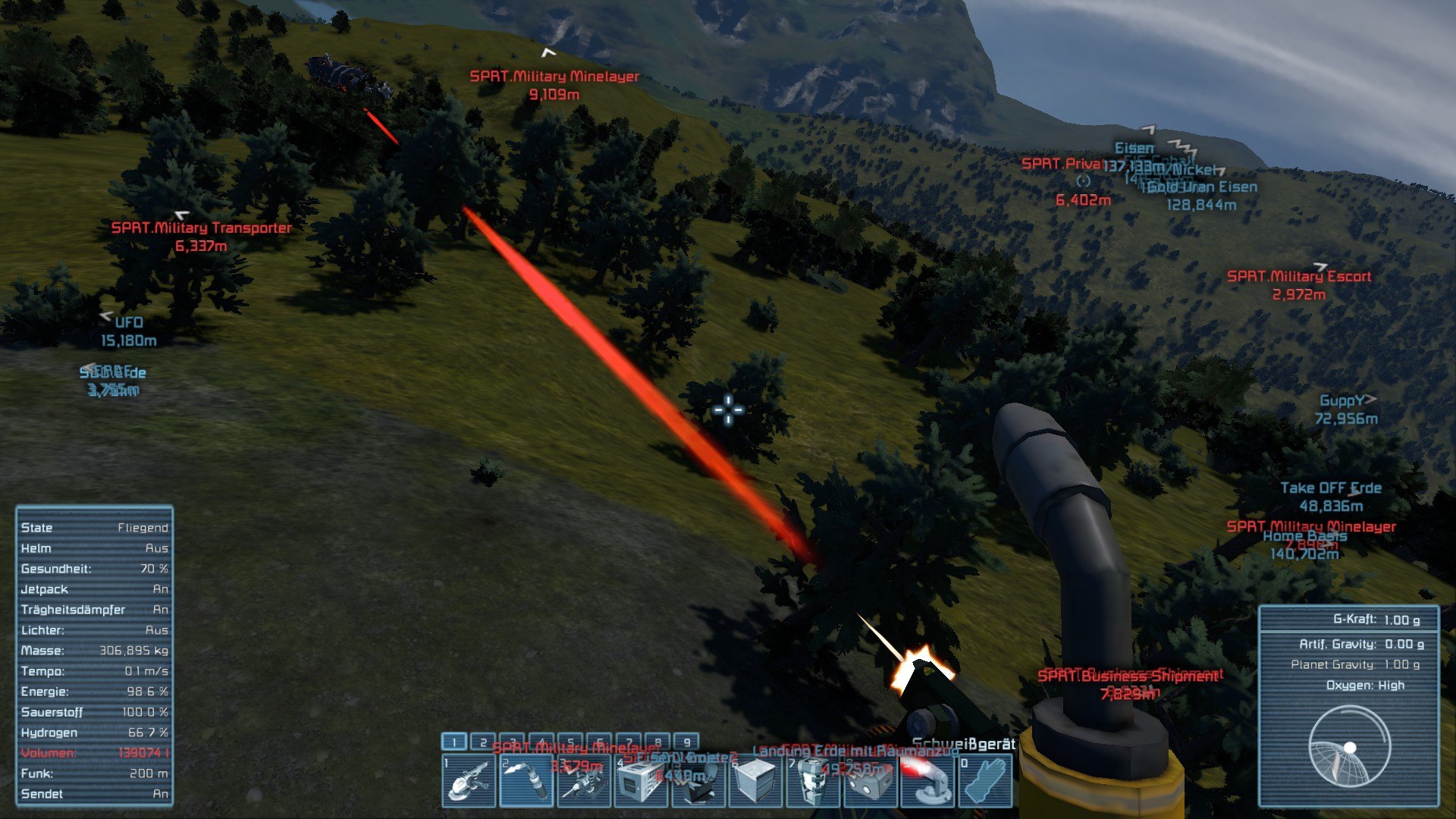Pick the cockpit seat block in slot 5
Screen dimensions: 1456x819
[699, 780]
